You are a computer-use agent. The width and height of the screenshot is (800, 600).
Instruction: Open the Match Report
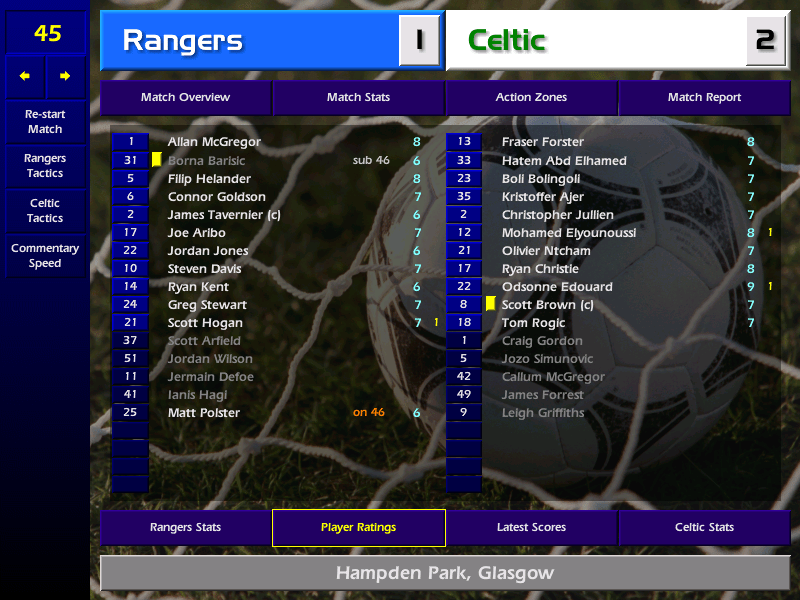[704, 98]
